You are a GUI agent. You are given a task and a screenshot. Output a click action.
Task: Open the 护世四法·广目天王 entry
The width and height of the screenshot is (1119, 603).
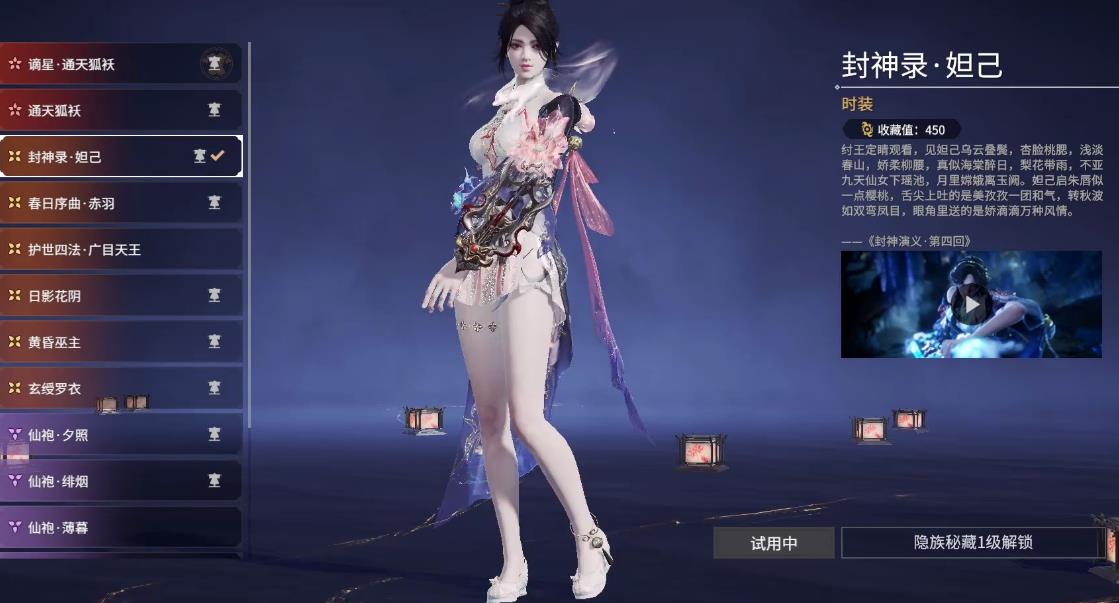tap(120, 249)
